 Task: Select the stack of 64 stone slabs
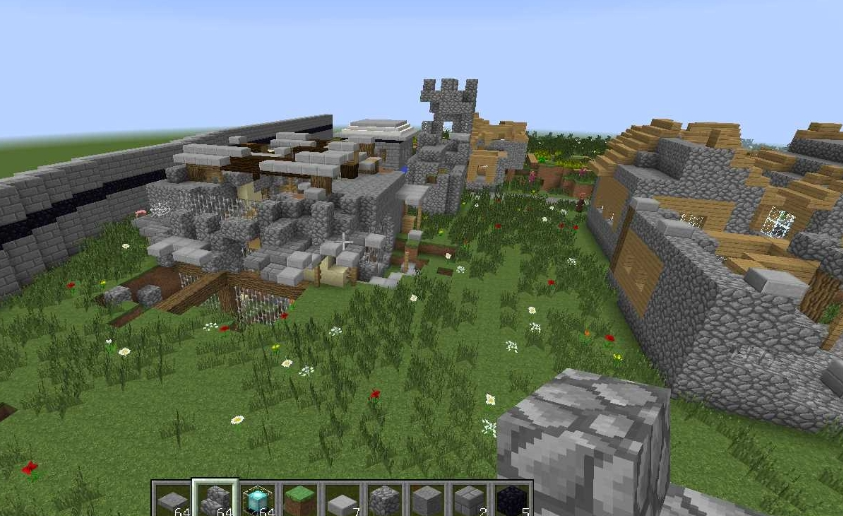[x=172, y=499]
